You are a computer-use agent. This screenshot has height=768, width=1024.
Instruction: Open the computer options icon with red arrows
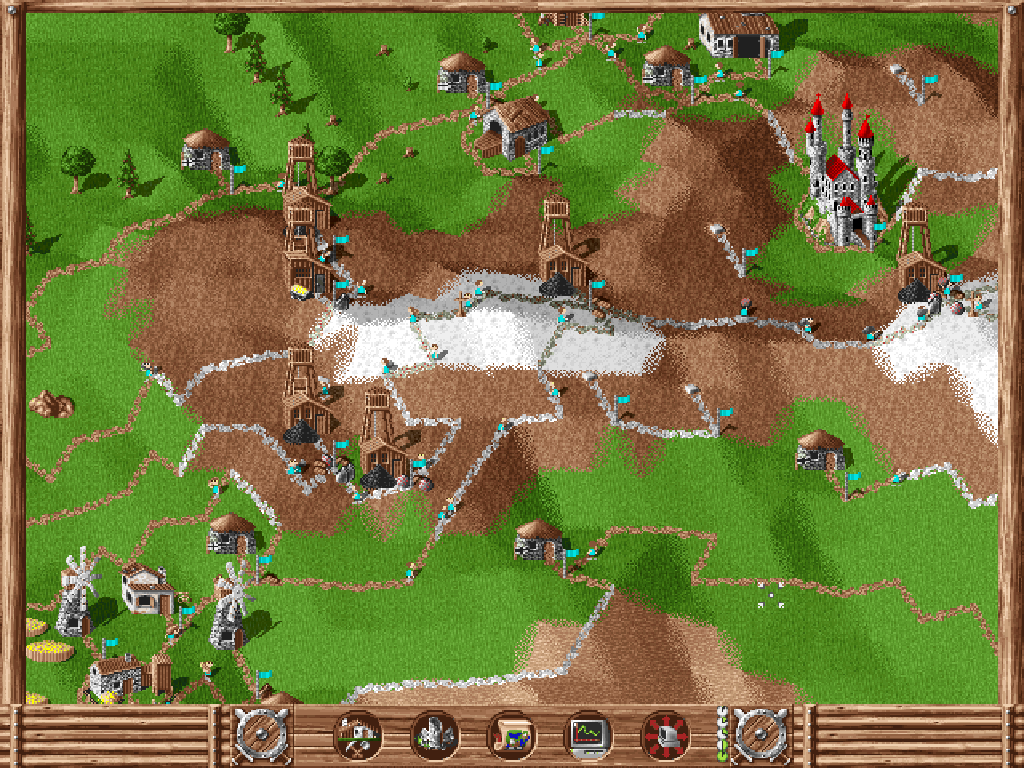click(x=665, y=737)
